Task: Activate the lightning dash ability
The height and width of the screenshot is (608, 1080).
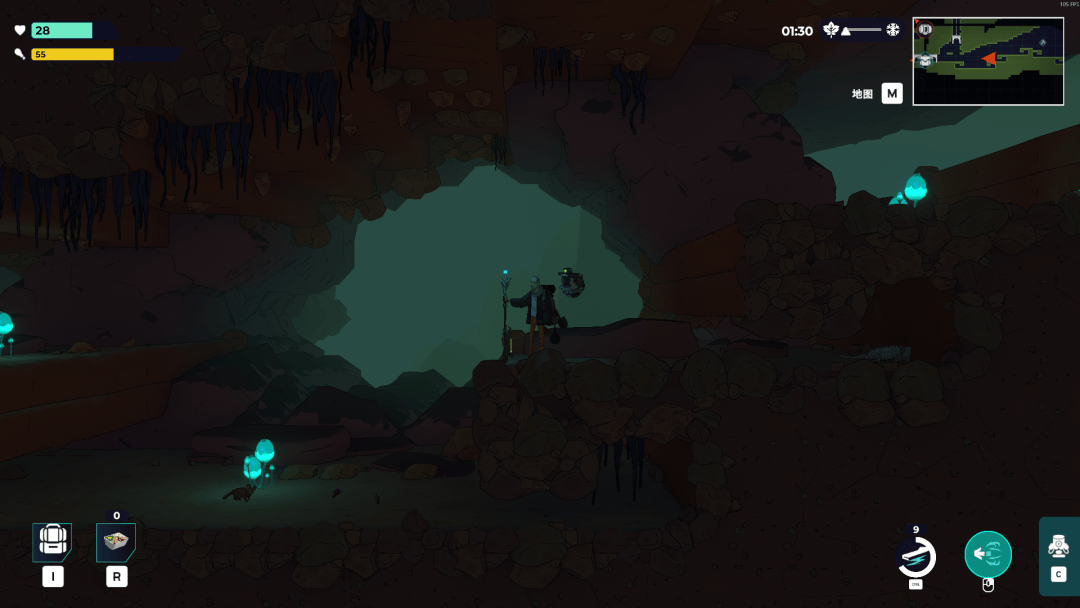Action: pos(916,556)
